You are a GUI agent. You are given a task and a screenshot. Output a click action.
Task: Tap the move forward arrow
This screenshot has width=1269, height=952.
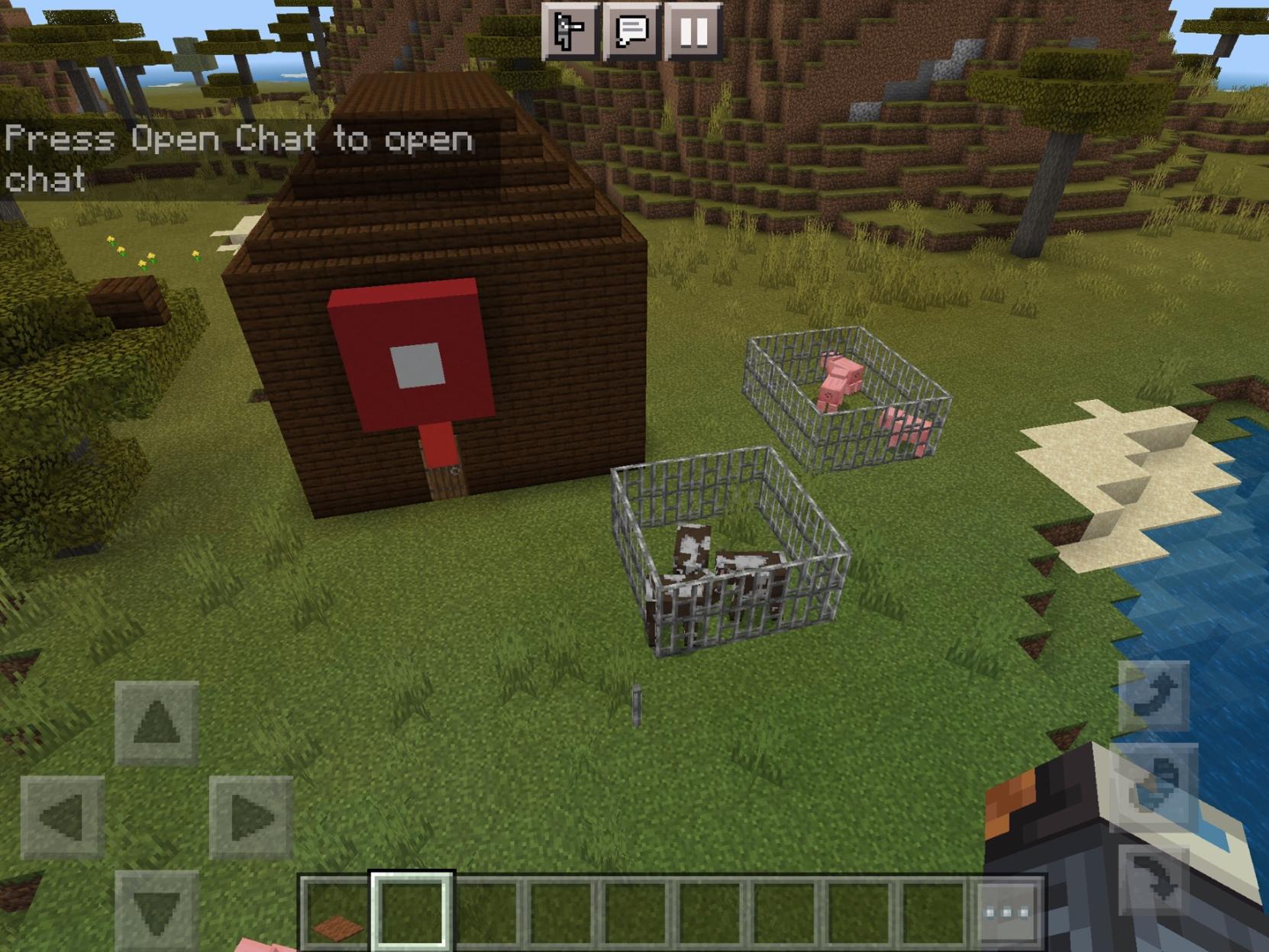tap(157, 722)
